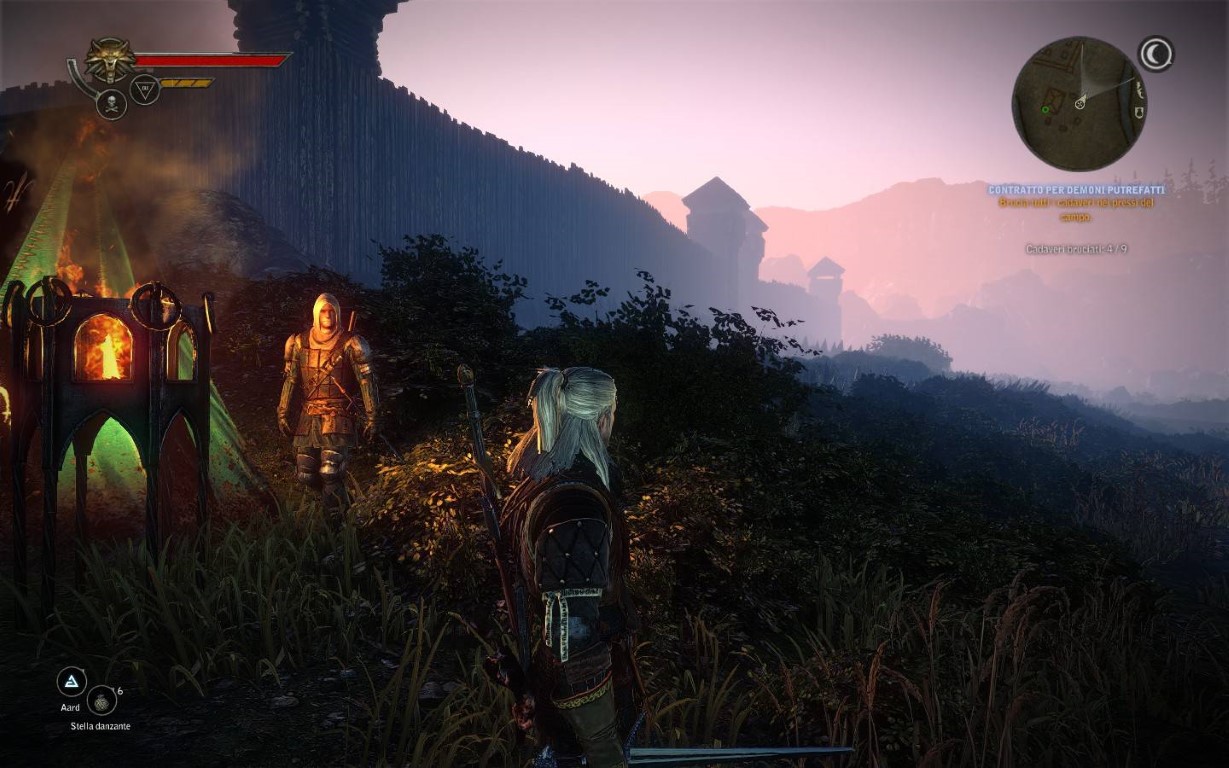1229x768 pixels.
Task: Select the skull and crossbones toxicity icon
Action: click(x=111, y=103)
